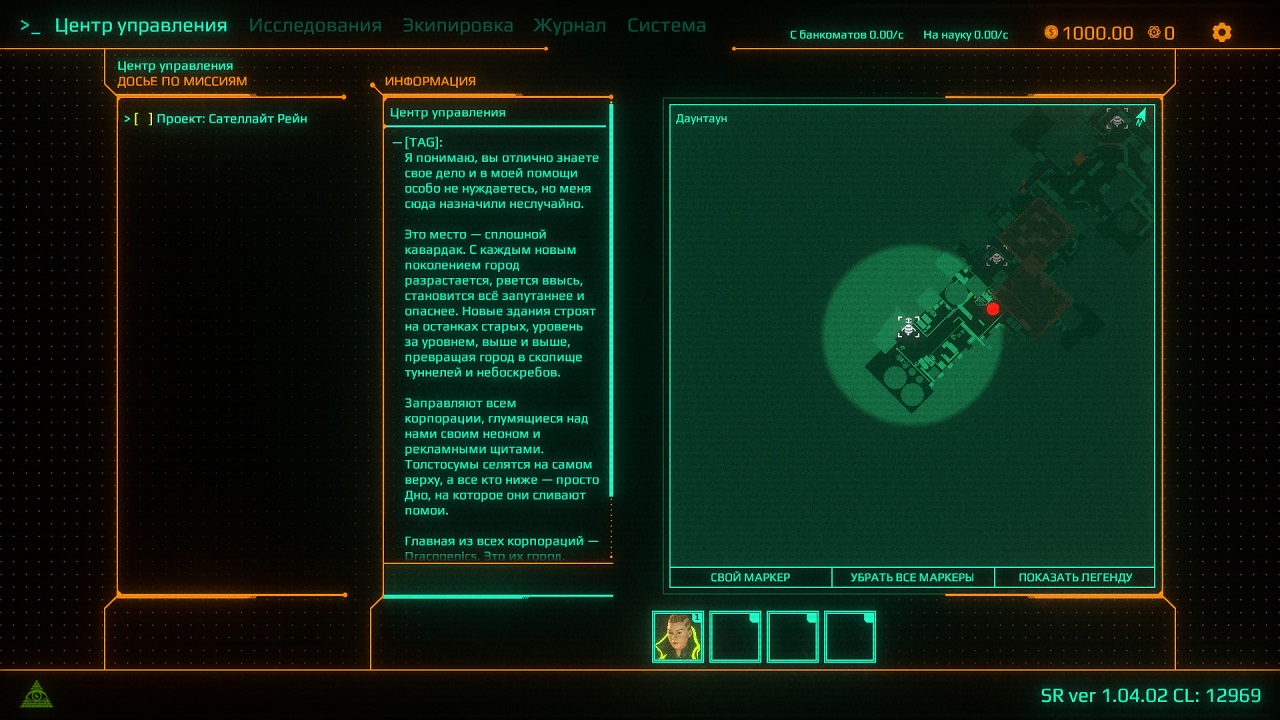Click the info panel scrollbar
Screen dimensions: 1280x720
pyautogui.click(x=610, y=300)
